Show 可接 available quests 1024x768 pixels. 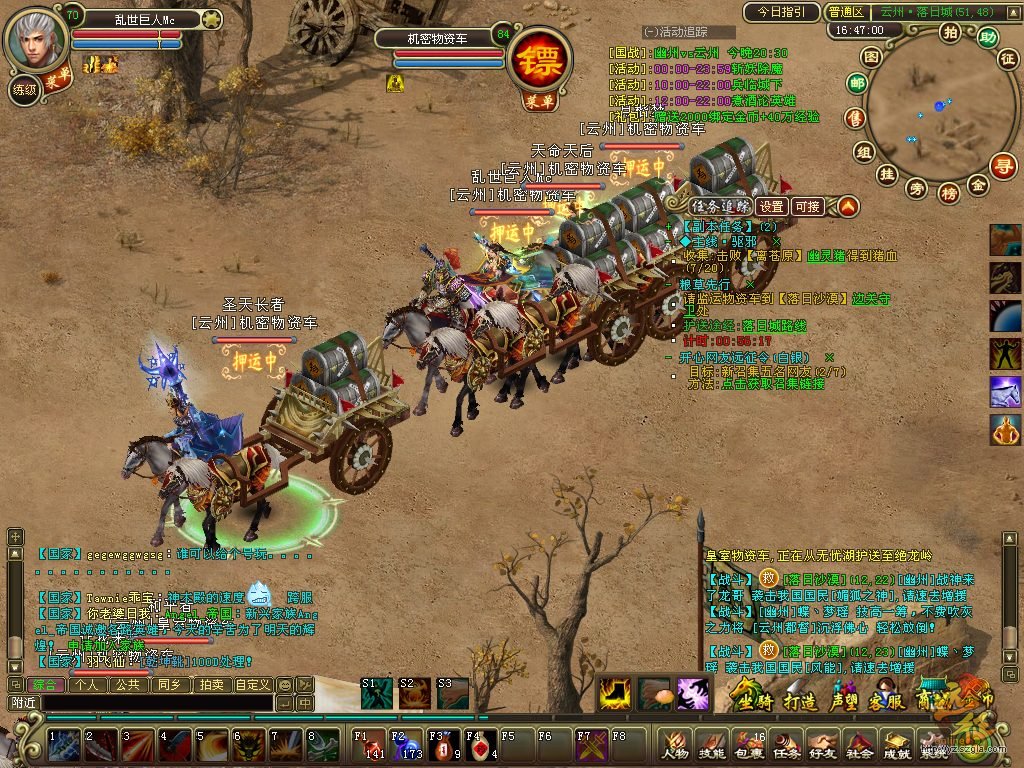click(x=807, y=207)
